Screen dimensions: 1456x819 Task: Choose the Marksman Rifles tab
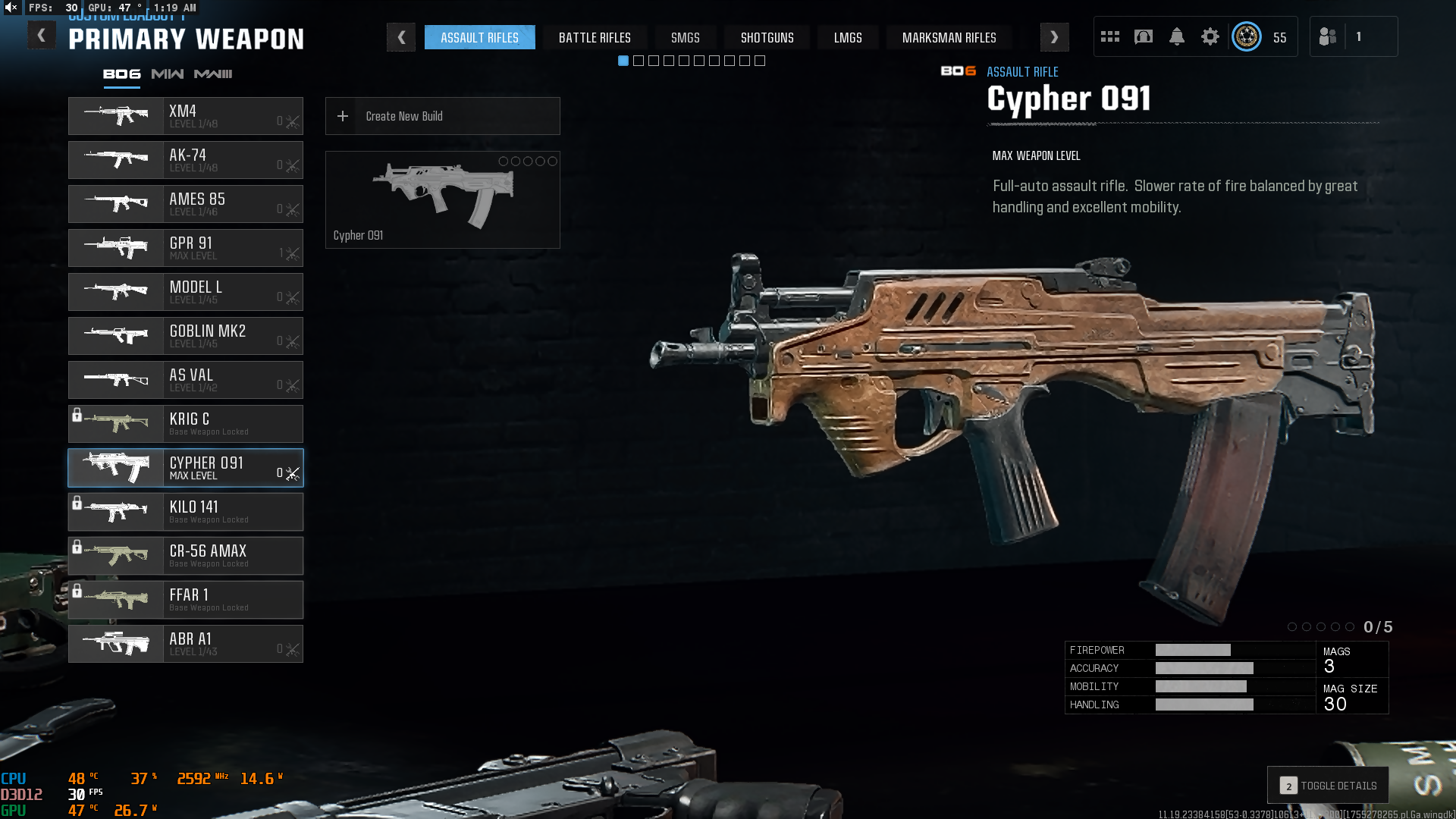tap(949, 37)
